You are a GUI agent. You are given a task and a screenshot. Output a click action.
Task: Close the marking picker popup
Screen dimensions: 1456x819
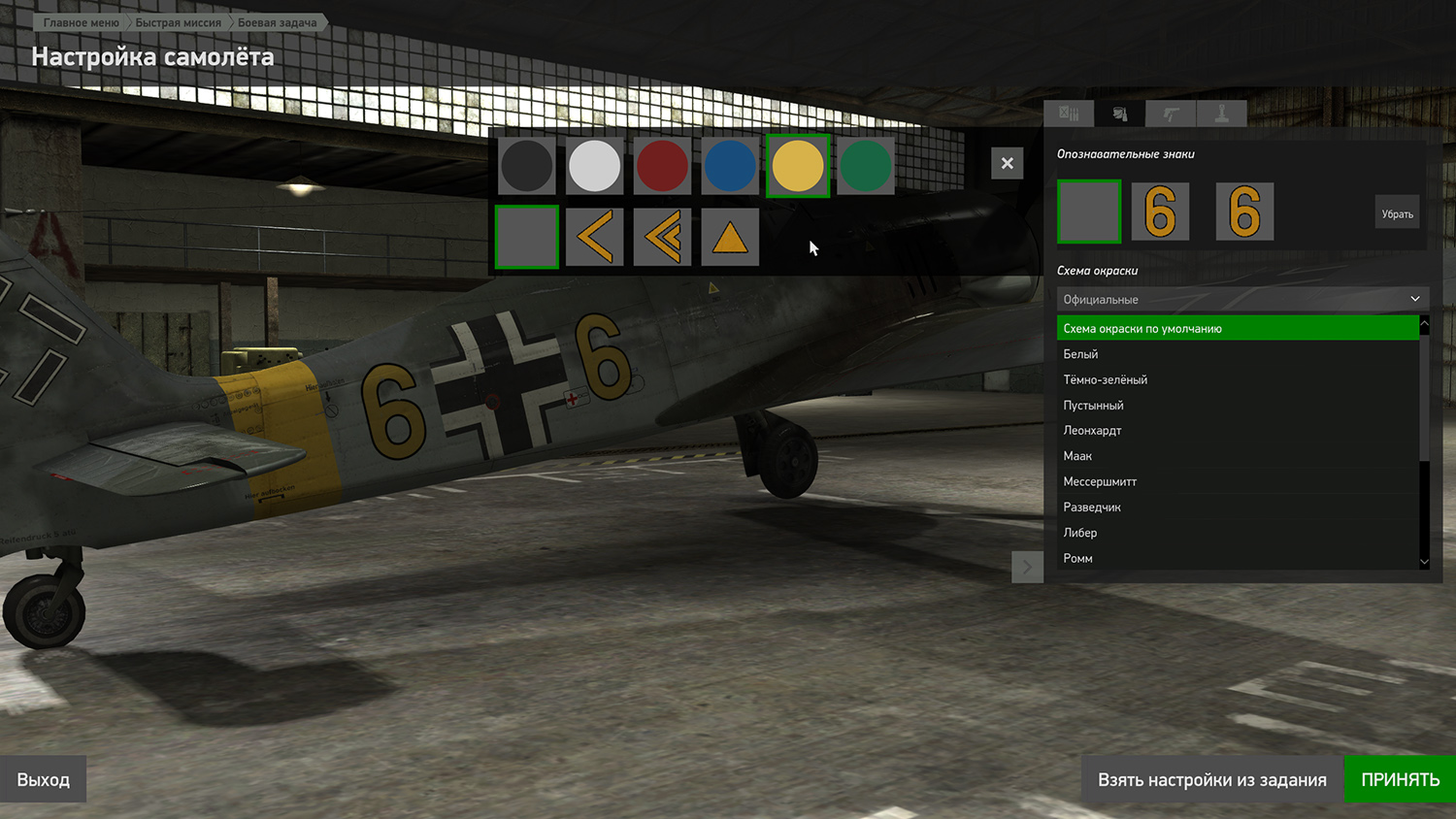(1007, 163)
